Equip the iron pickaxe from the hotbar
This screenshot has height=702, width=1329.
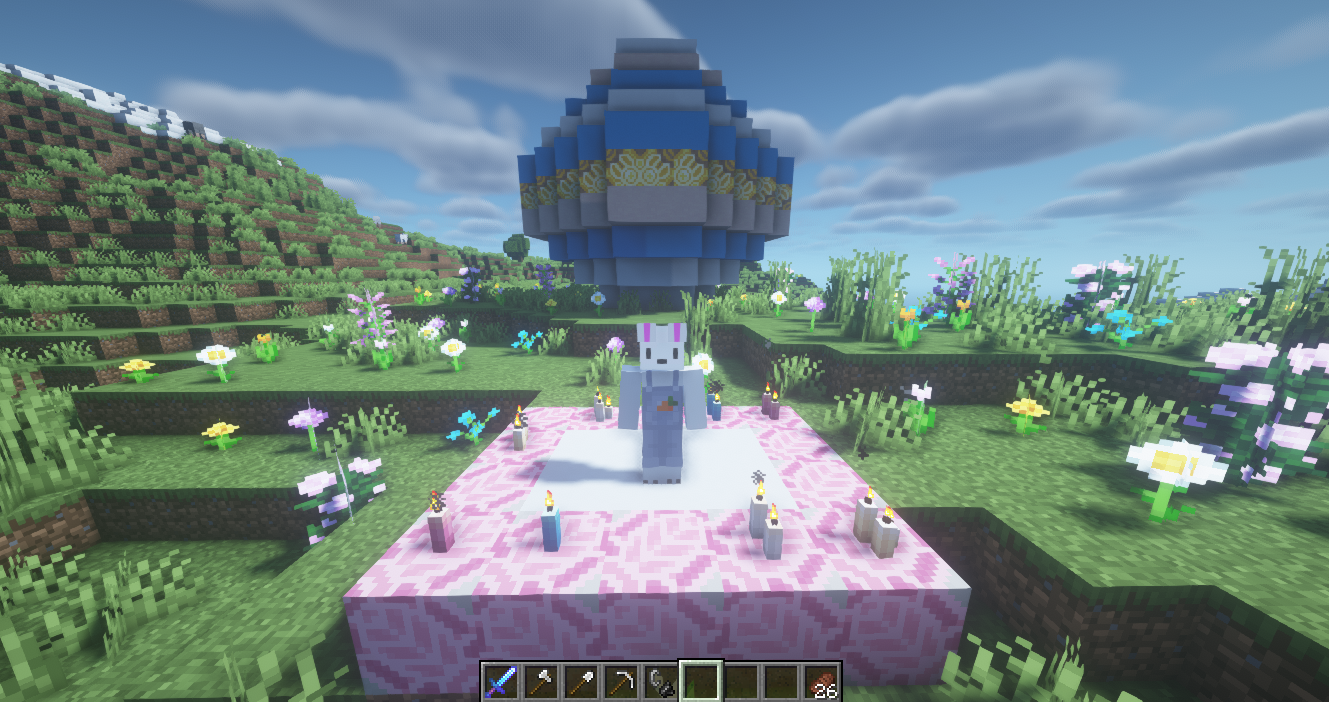click(620, 682)
